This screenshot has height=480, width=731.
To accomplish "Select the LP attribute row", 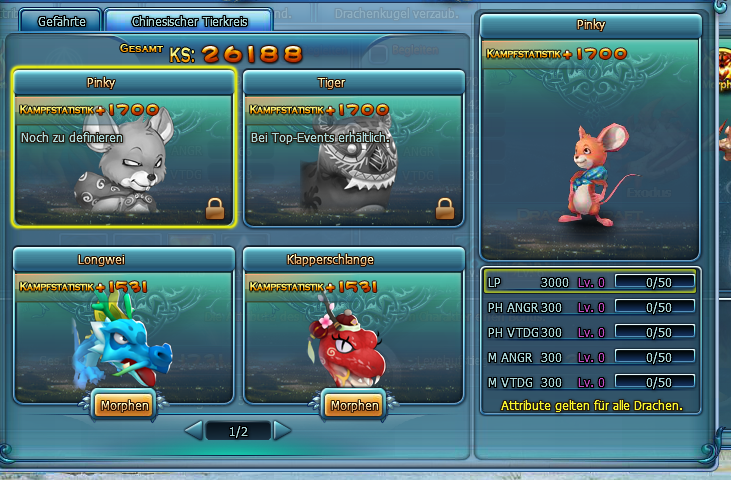I will (x=590, y=282).
